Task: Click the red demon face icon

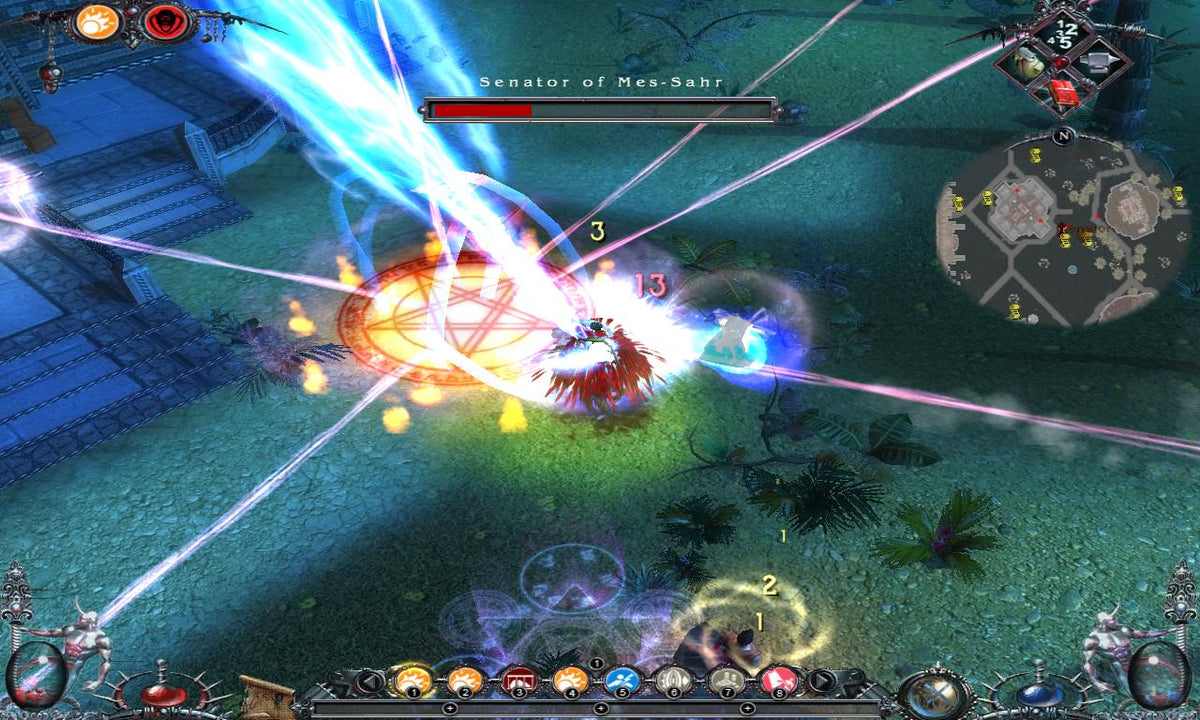Action: click(165, 24)
